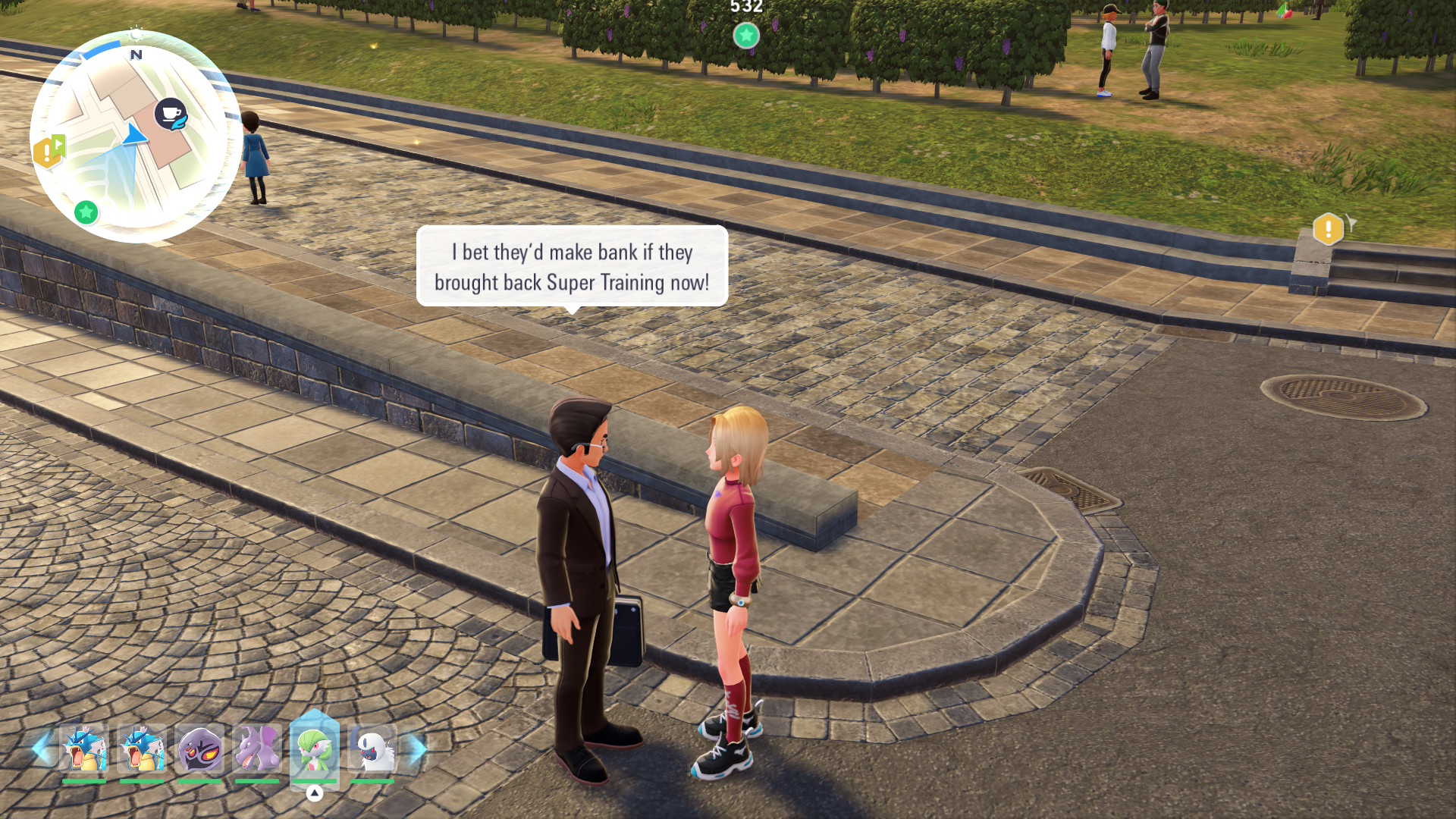Screen dimensions: 1456x819
Task: Click the green star marker on the minimap
Action: pyautogui.click(x=86, y=212)
